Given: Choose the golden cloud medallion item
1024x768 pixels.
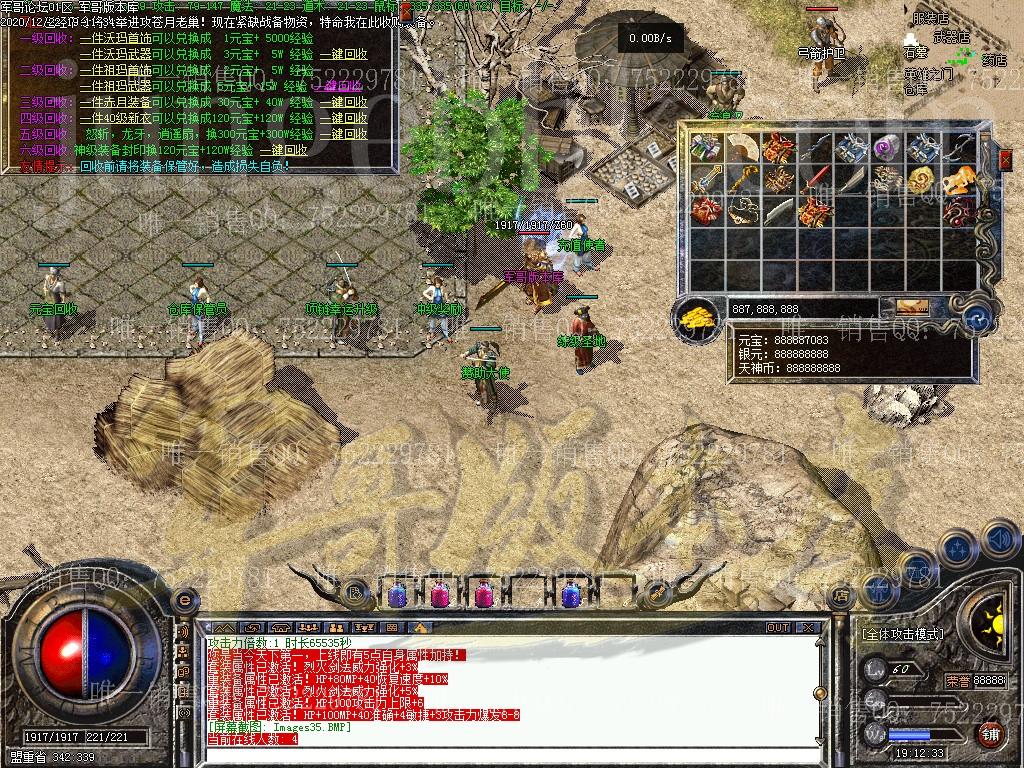Looking at the screenshot, I should tap(922, 180).
